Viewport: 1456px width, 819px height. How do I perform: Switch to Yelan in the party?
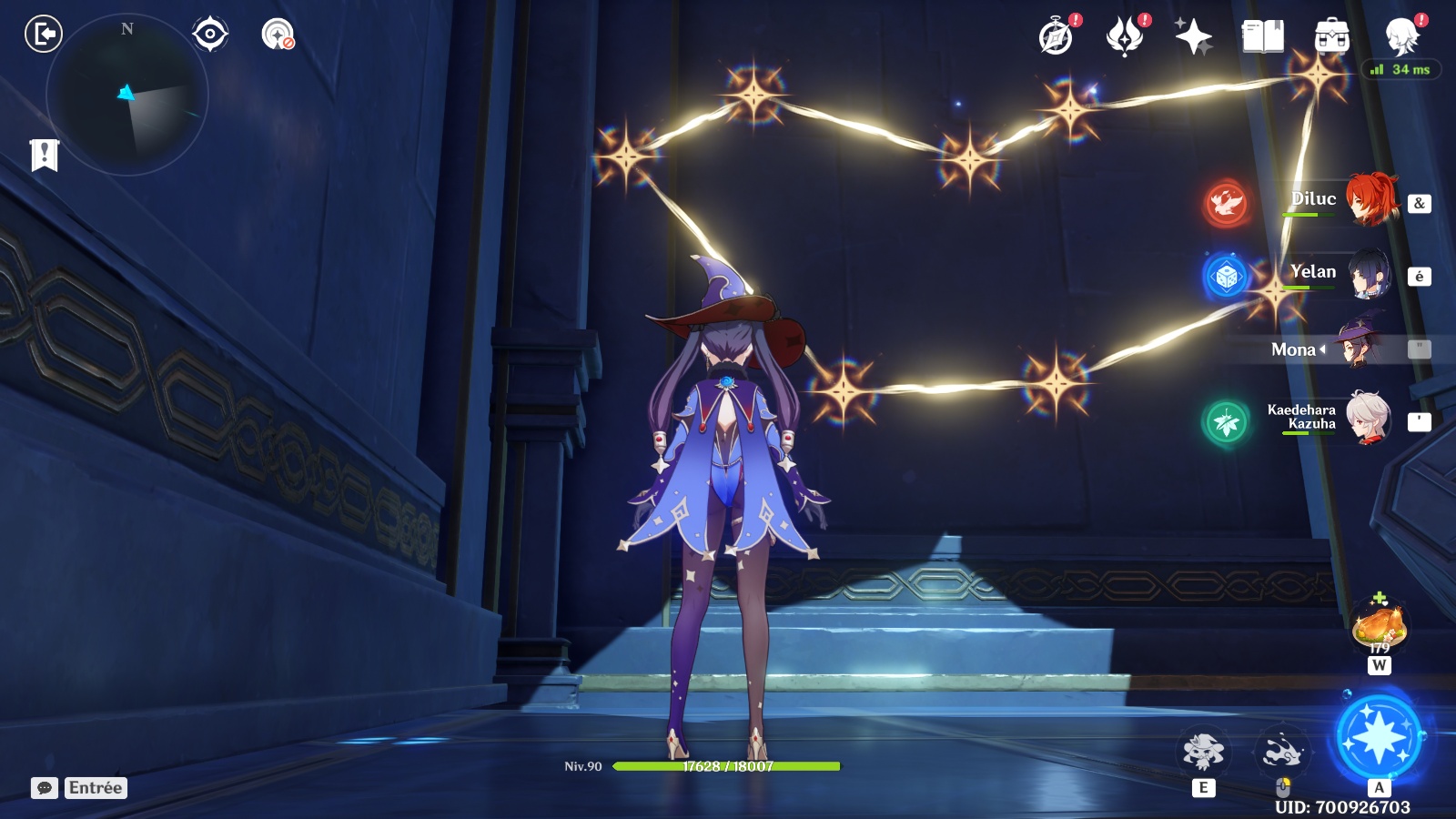(x=1369, y=273)
